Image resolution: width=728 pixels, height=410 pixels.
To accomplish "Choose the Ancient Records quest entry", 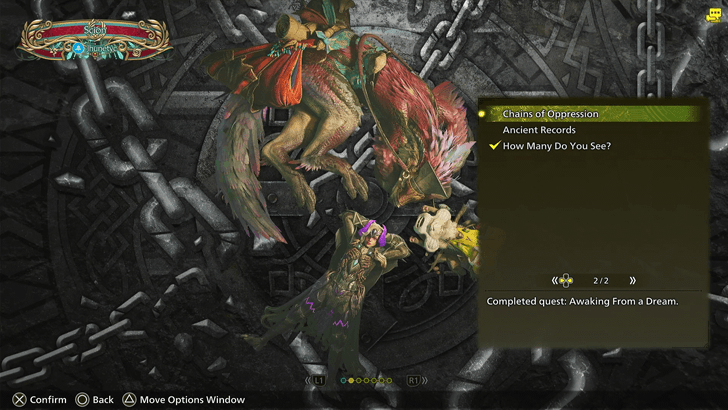I will point(538,130).
